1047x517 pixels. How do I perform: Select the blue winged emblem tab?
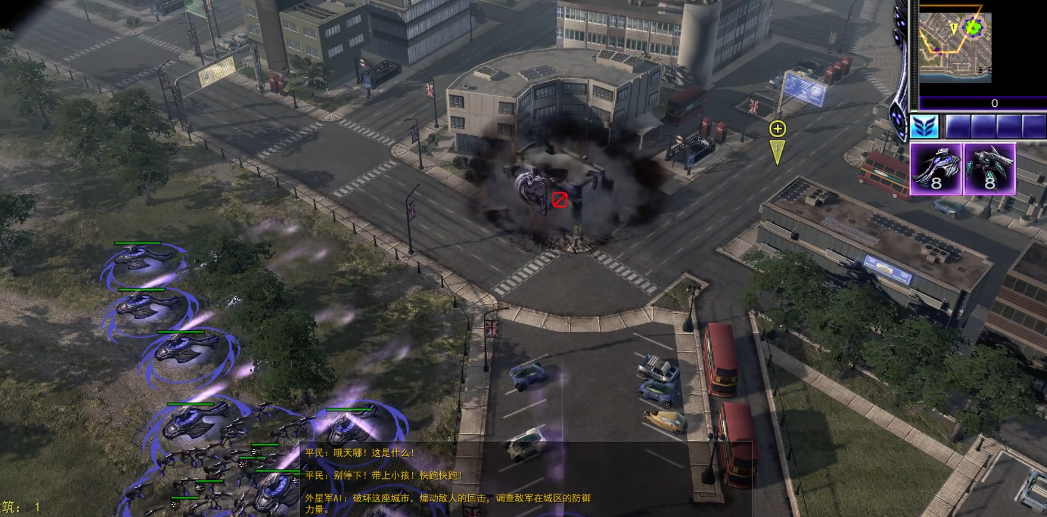(x=925, y=127)
